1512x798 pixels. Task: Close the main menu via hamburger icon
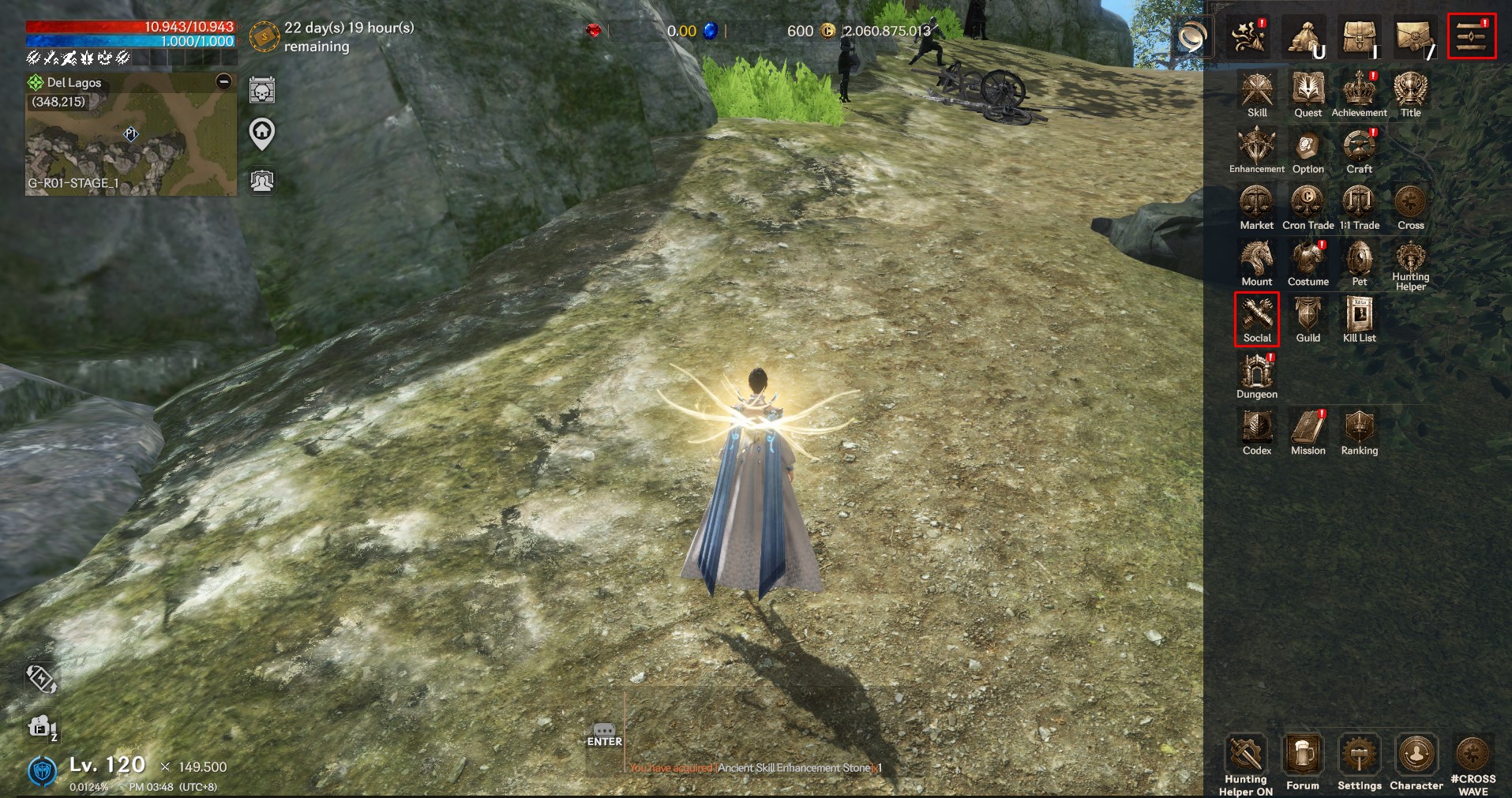click(x=1472, y=36)
